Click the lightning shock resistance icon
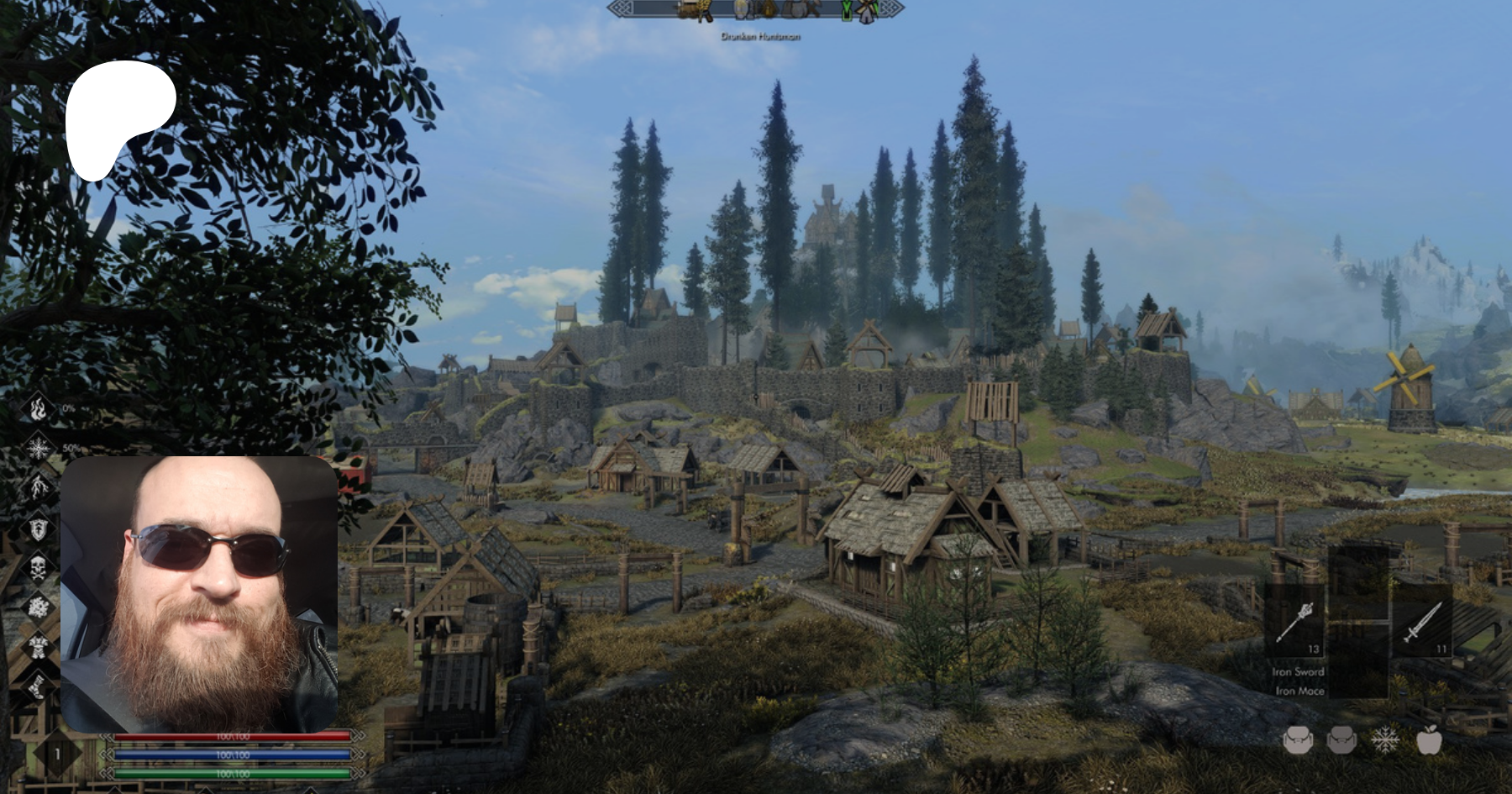The image size is (1512, 794). [38, 488]
